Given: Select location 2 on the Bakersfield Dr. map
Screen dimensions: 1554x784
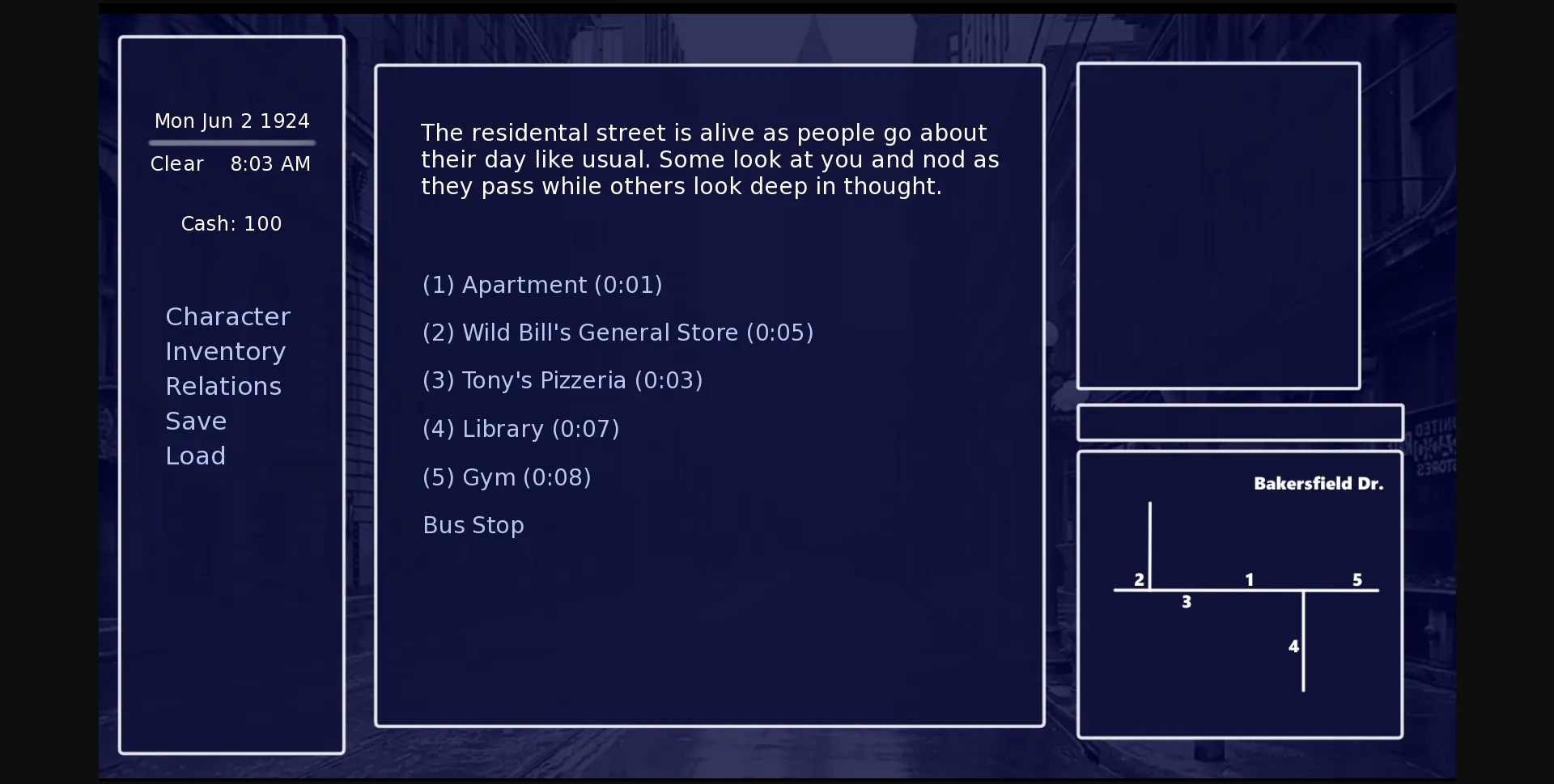Looking at the screenshot, I should pos(1138,579).
